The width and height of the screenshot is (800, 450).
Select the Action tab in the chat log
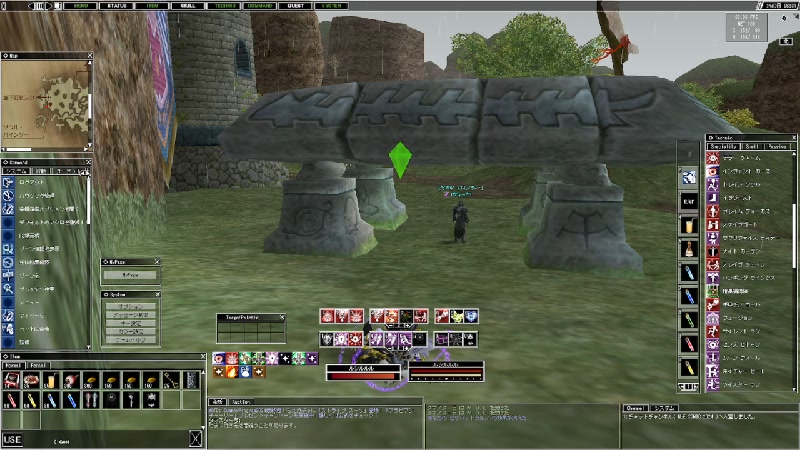240,402
